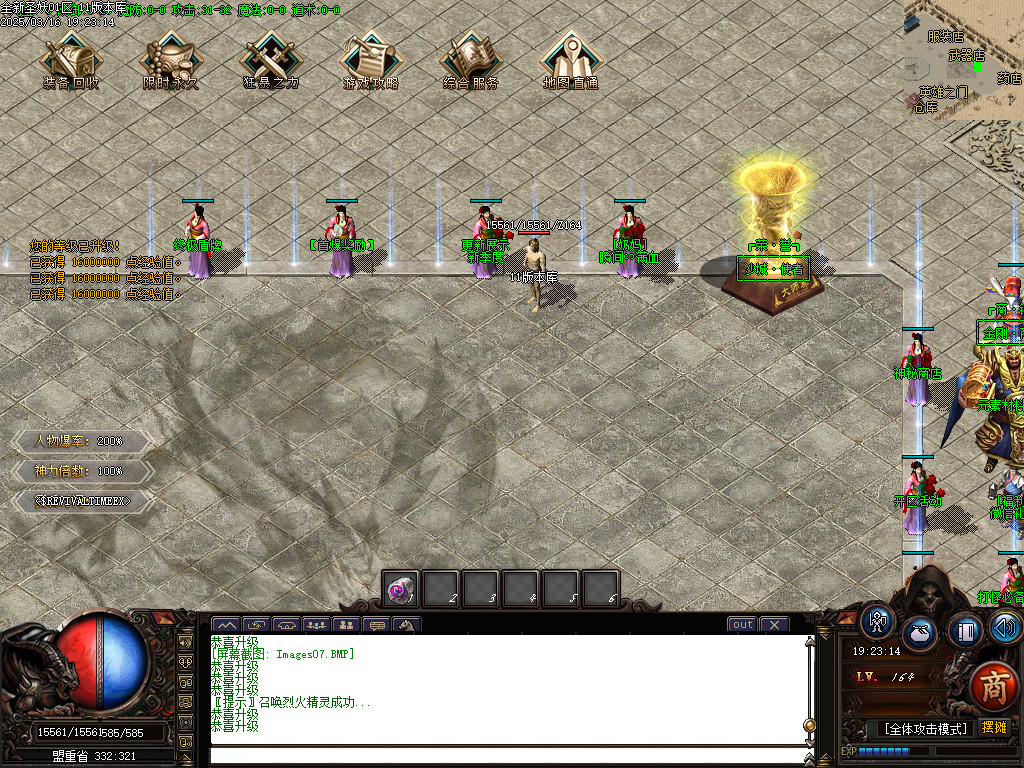Open the bag inventory icon
This screenshot has width=1024, height=768.
920,634
